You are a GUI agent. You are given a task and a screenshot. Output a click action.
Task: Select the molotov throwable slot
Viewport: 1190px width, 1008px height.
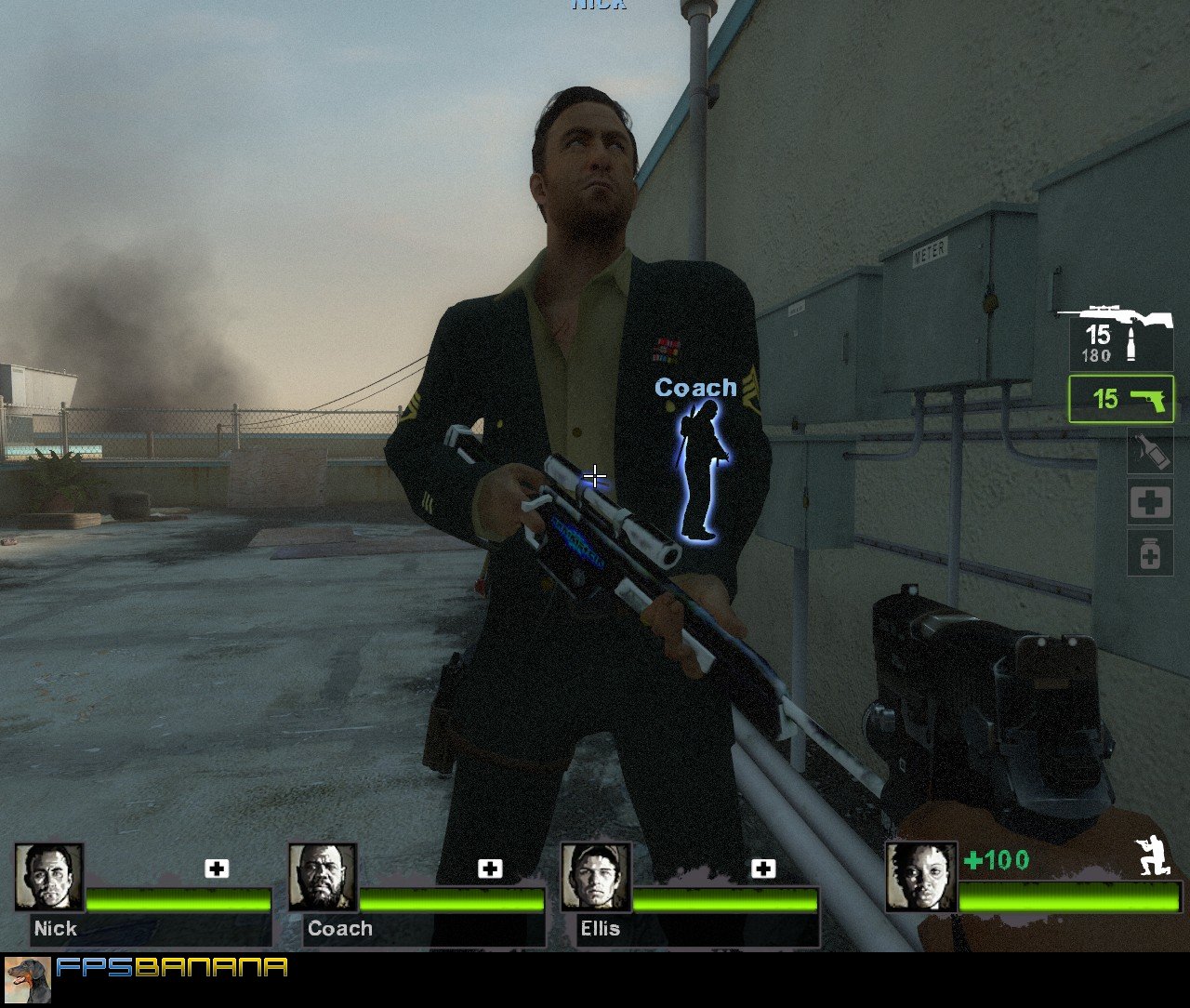coord(1150,452)
